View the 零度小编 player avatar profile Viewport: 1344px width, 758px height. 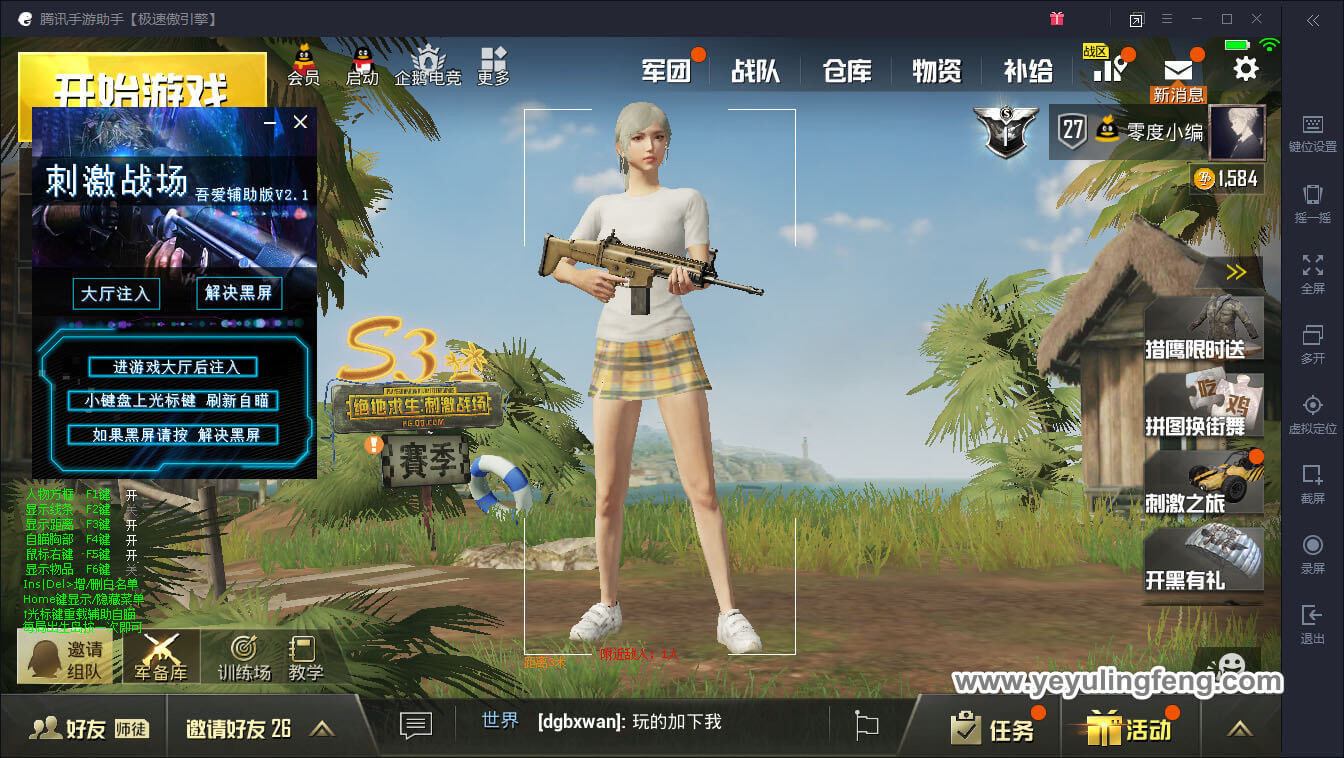[1237, 132]
